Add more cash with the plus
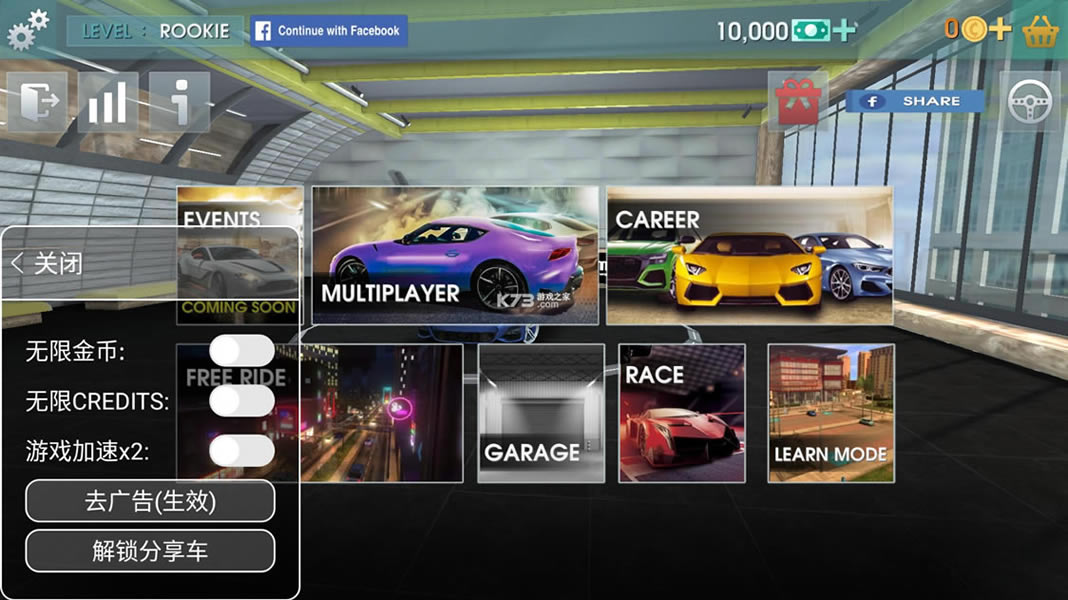This screenshot has height=600, width=1068. pos(845,30)
